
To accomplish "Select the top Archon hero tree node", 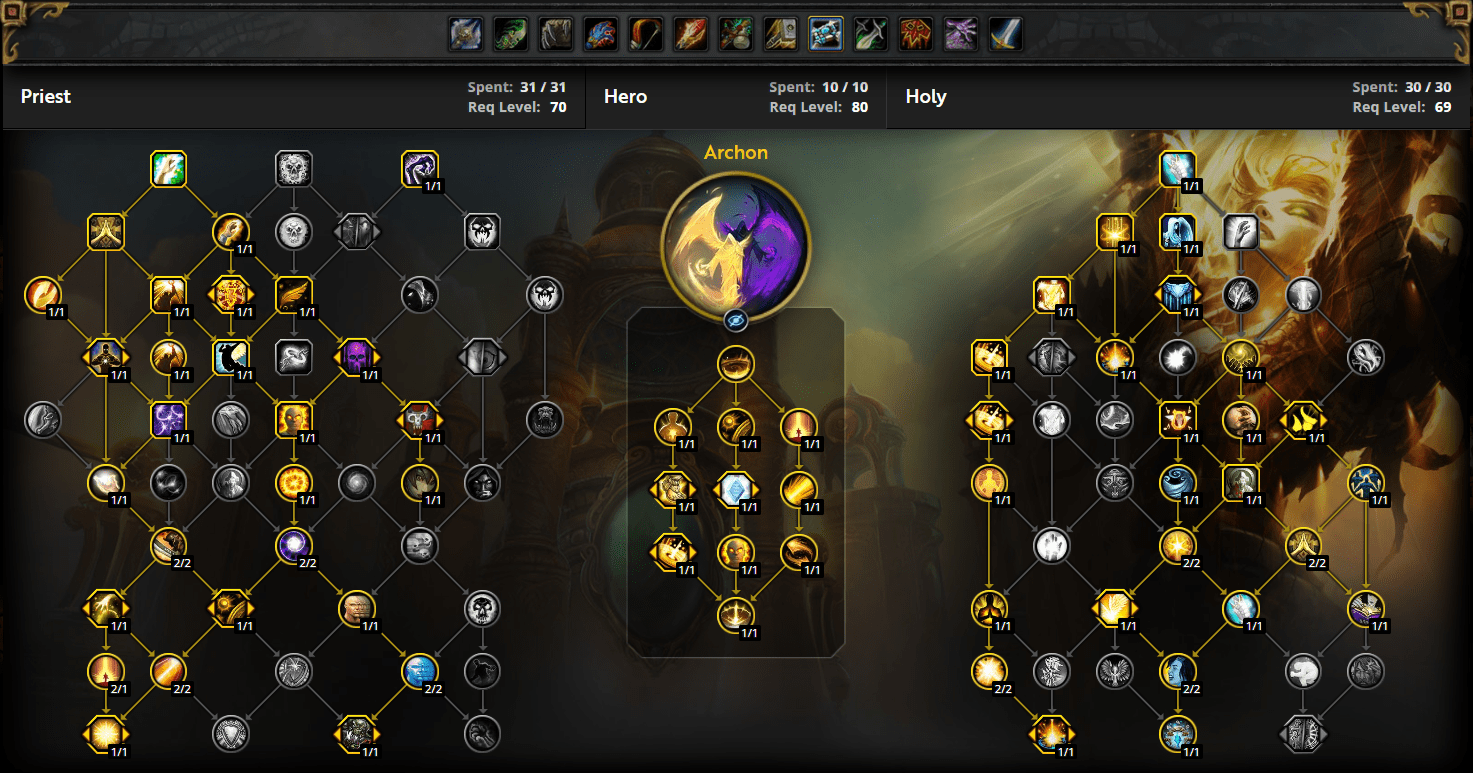I will (x=735, y=362).
